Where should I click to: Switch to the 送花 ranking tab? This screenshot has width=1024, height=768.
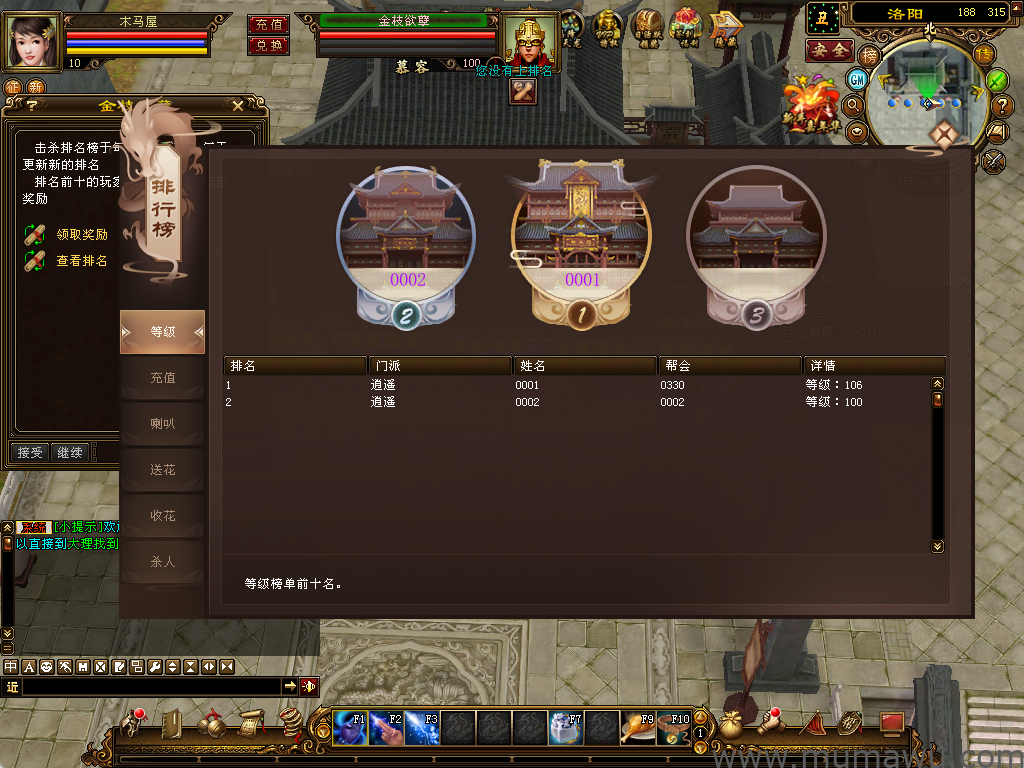coord(163,470)
